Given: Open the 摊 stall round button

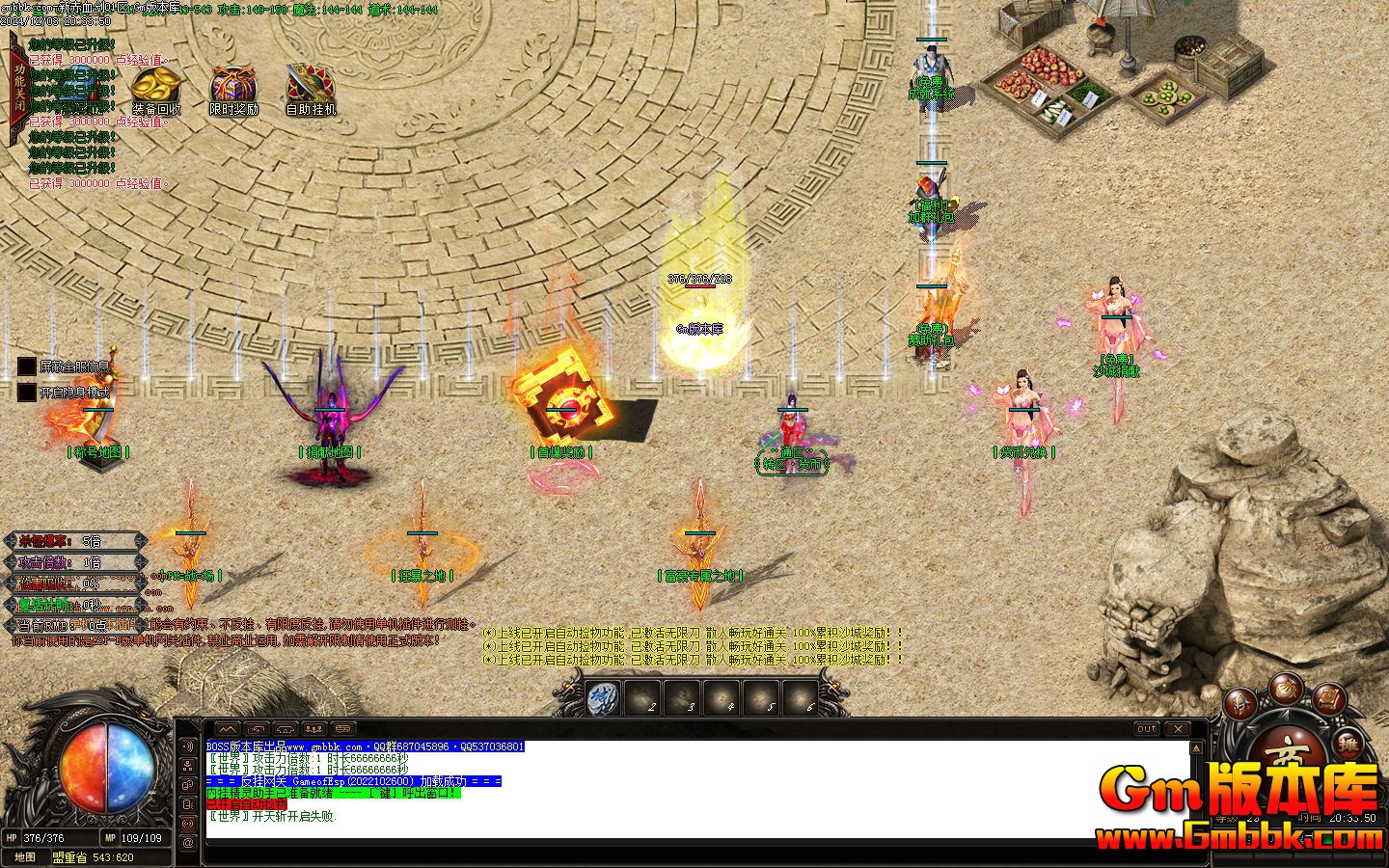Looking at the screenshot, I should click(x=1349, y=744).
